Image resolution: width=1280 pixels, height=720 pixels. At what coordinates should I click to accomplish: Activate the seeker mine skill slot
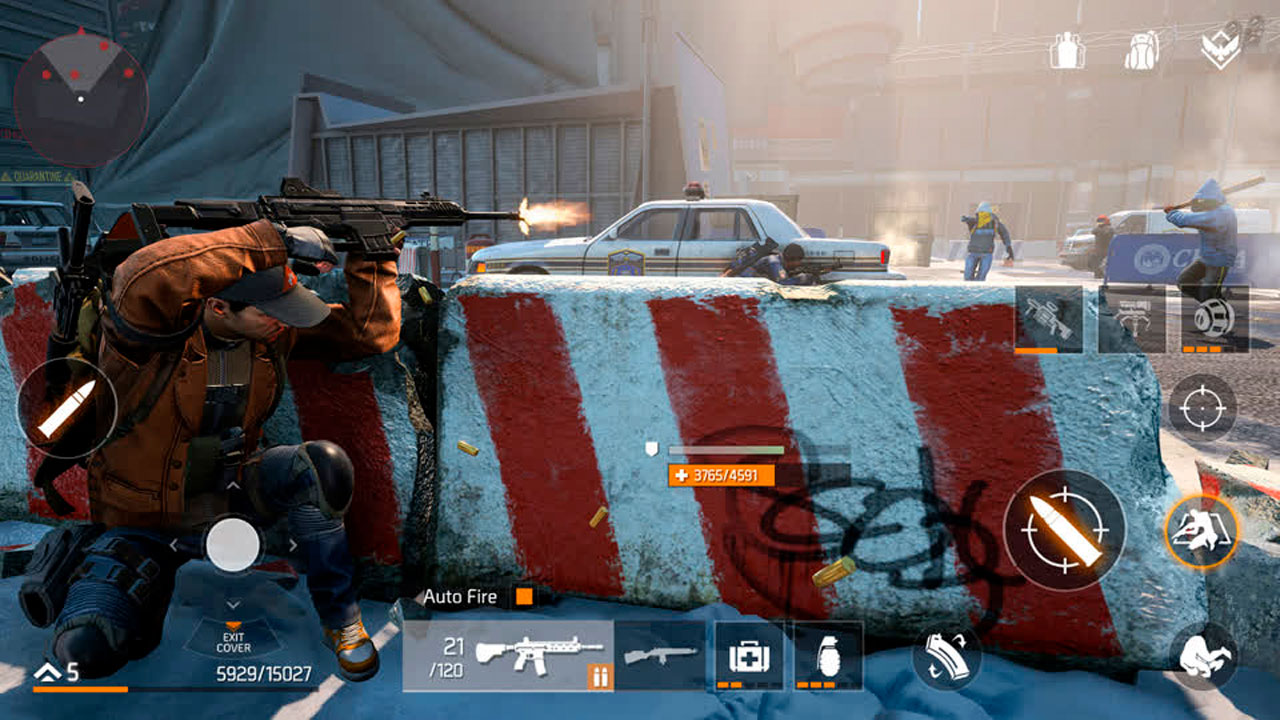point(1214,318)
